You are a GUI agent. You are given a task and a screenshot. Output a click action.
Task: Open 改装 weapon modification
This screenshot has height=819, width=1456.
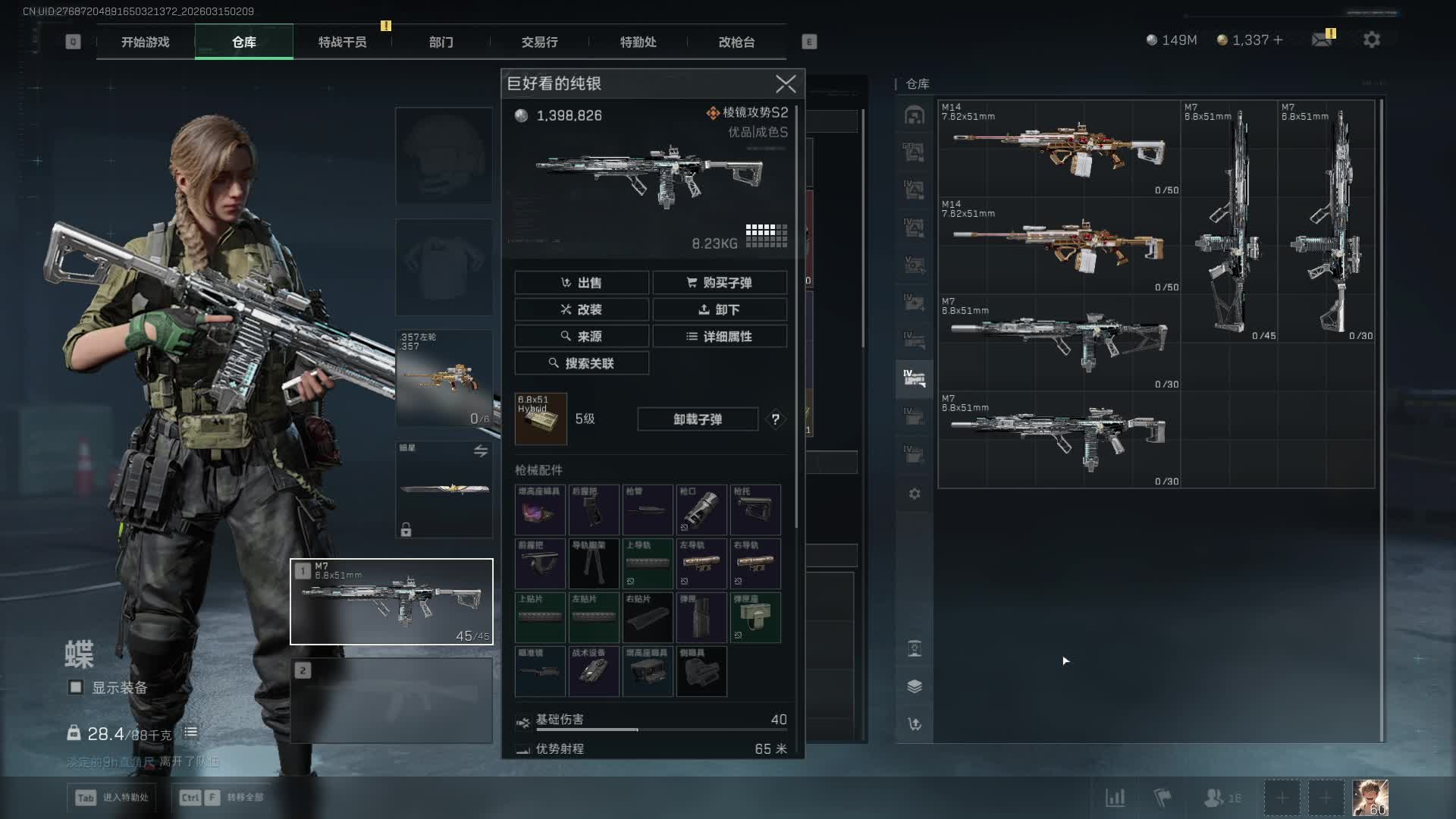click(582, 309)
